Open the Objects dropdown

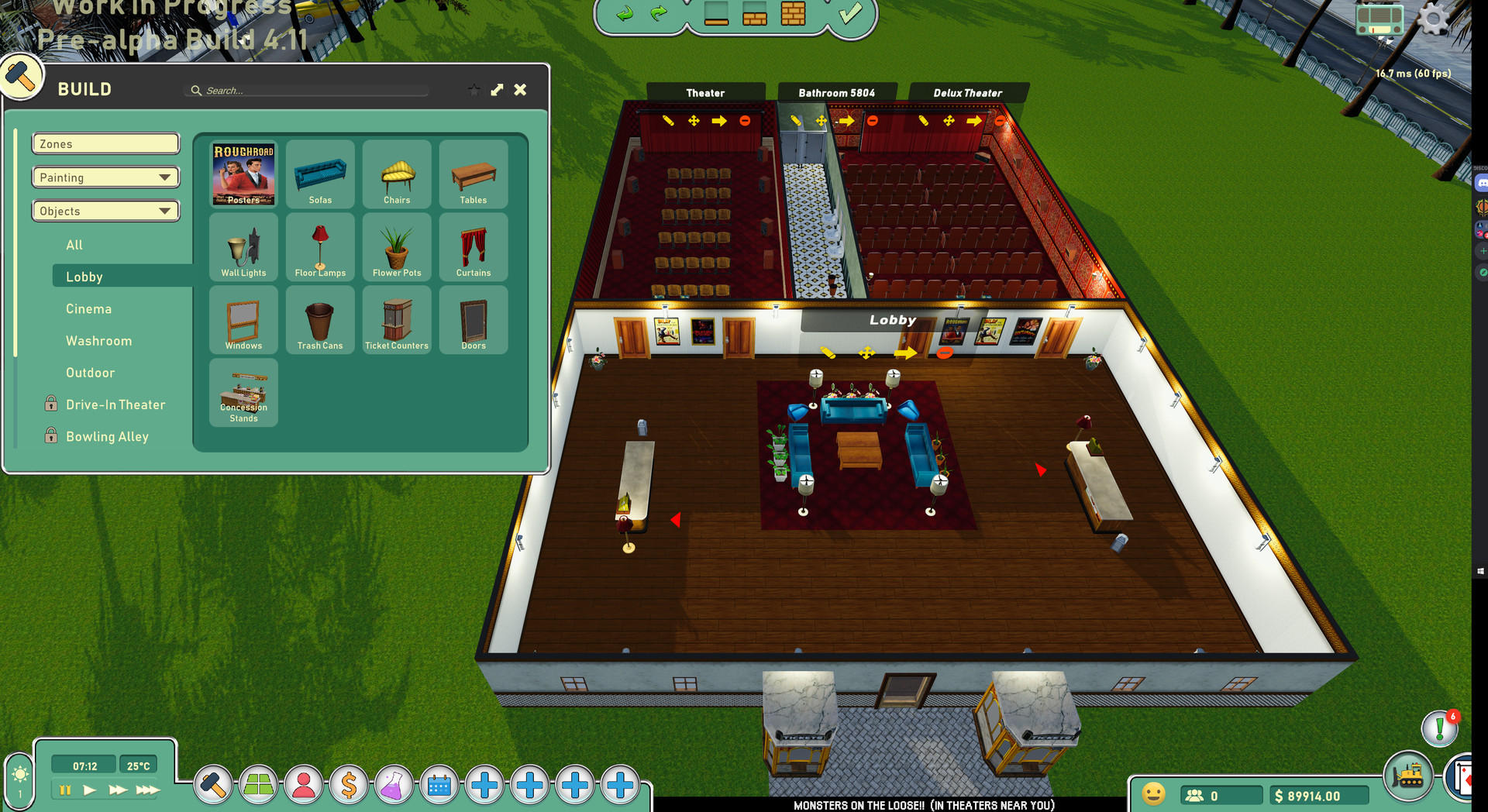[x=105, y=211]
